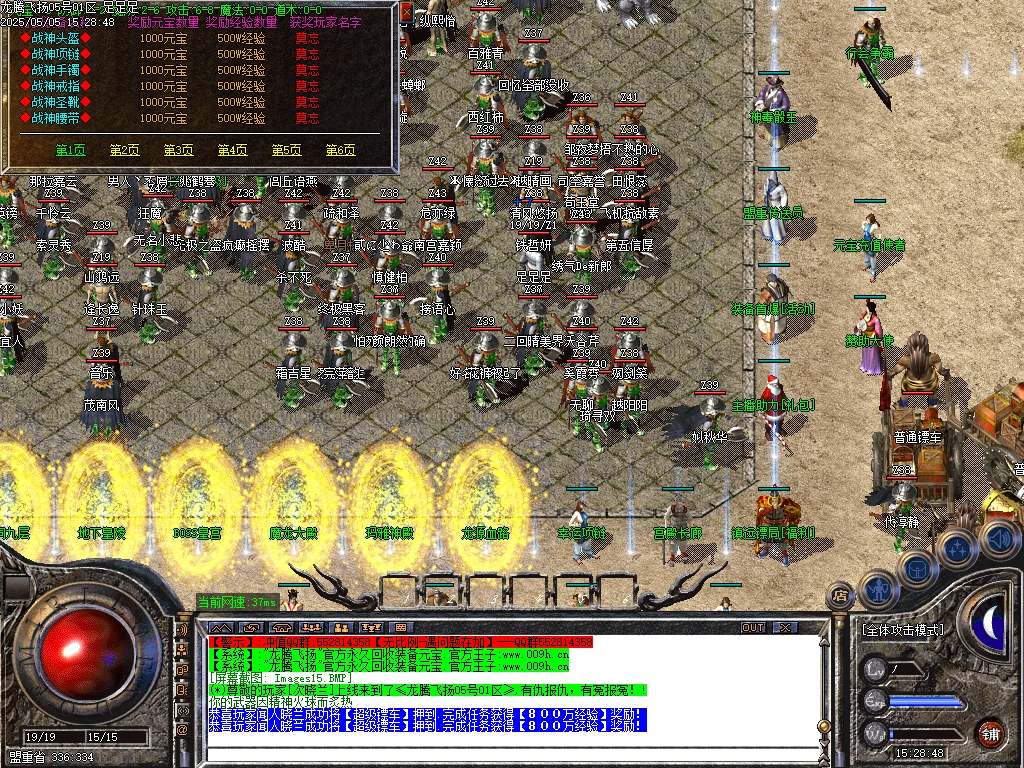Switch to page 4 (第4页) of rewards

tap(232, 150)
